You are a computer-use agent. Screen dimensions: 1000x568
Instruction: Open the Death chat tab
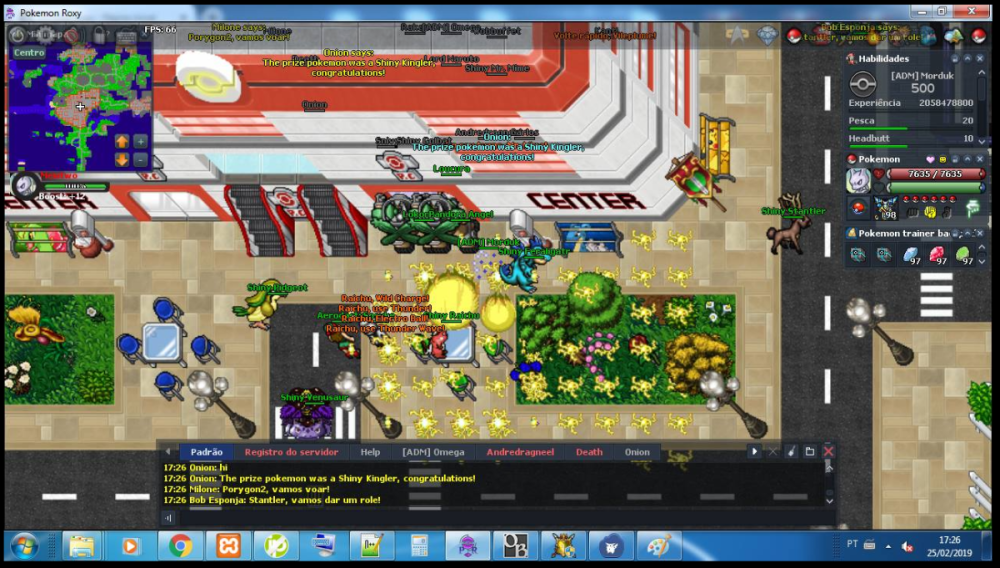pyautogui.click(x=589, y=452)
